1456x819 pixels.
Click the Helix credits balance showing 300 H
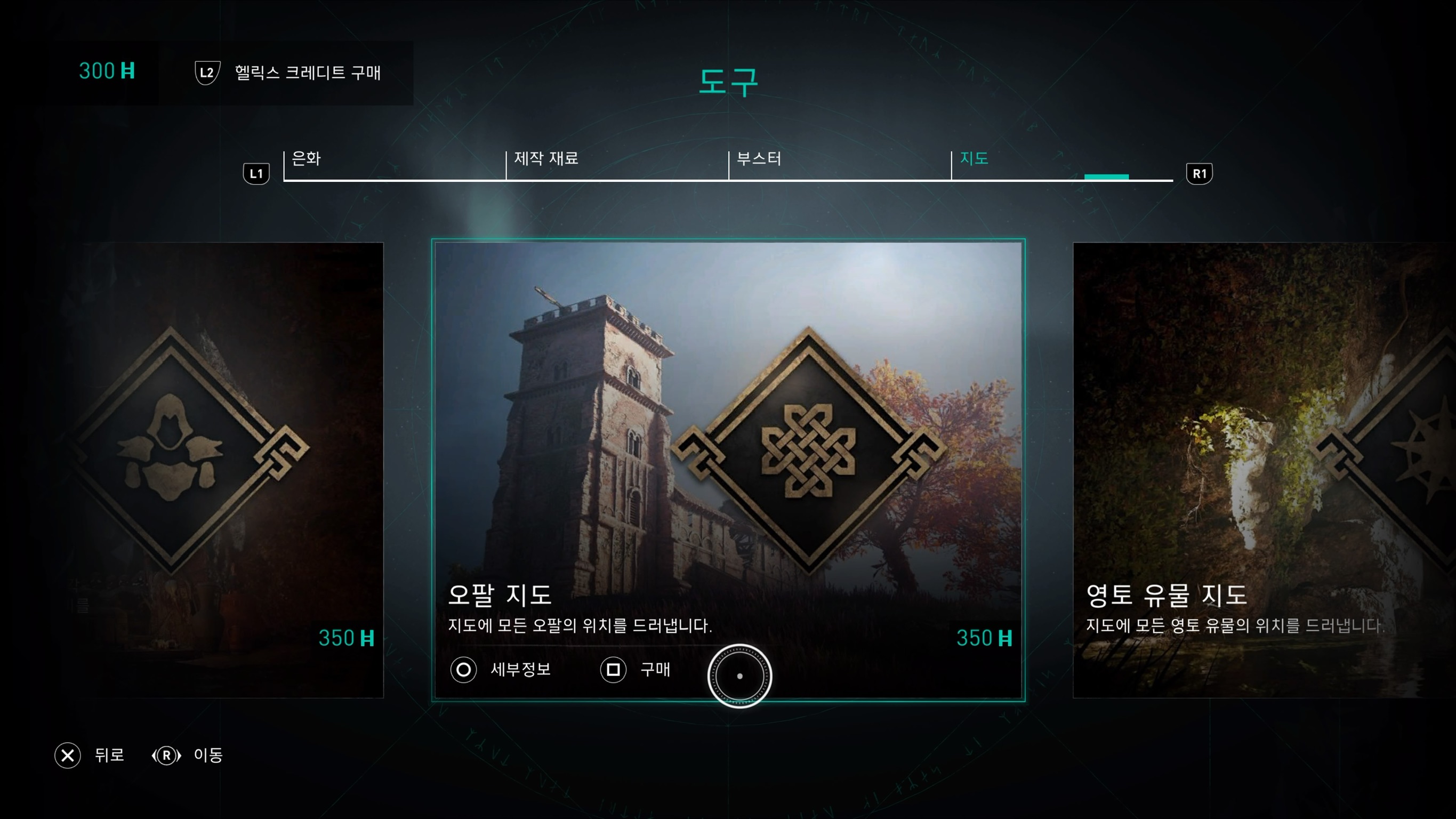coord(105,71)
